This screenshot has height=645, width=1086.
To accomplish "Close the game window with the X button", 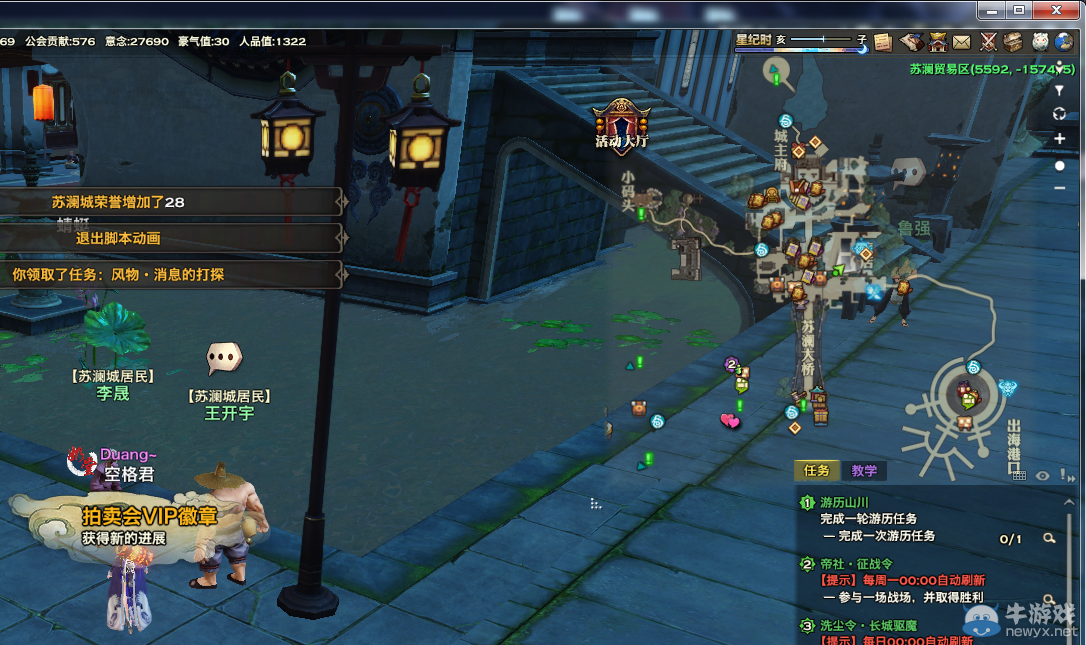I will (x=1058, y=10).
